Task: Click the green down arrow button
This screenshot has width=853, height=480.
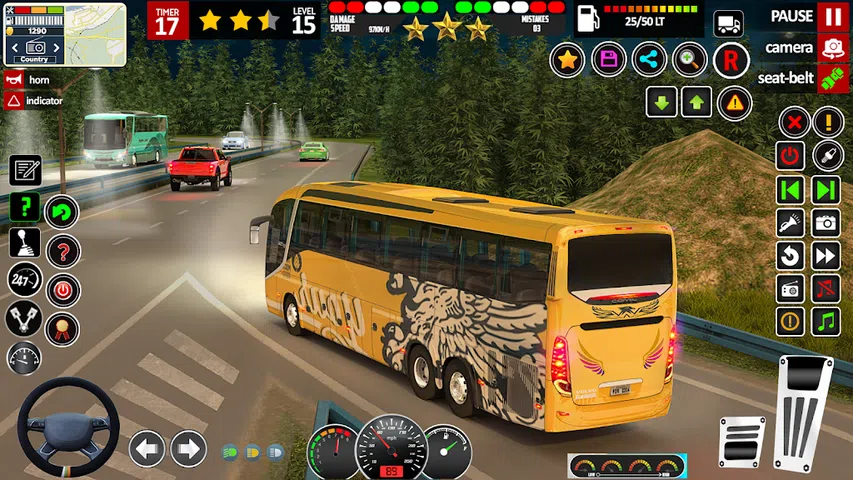Action: 661,101
